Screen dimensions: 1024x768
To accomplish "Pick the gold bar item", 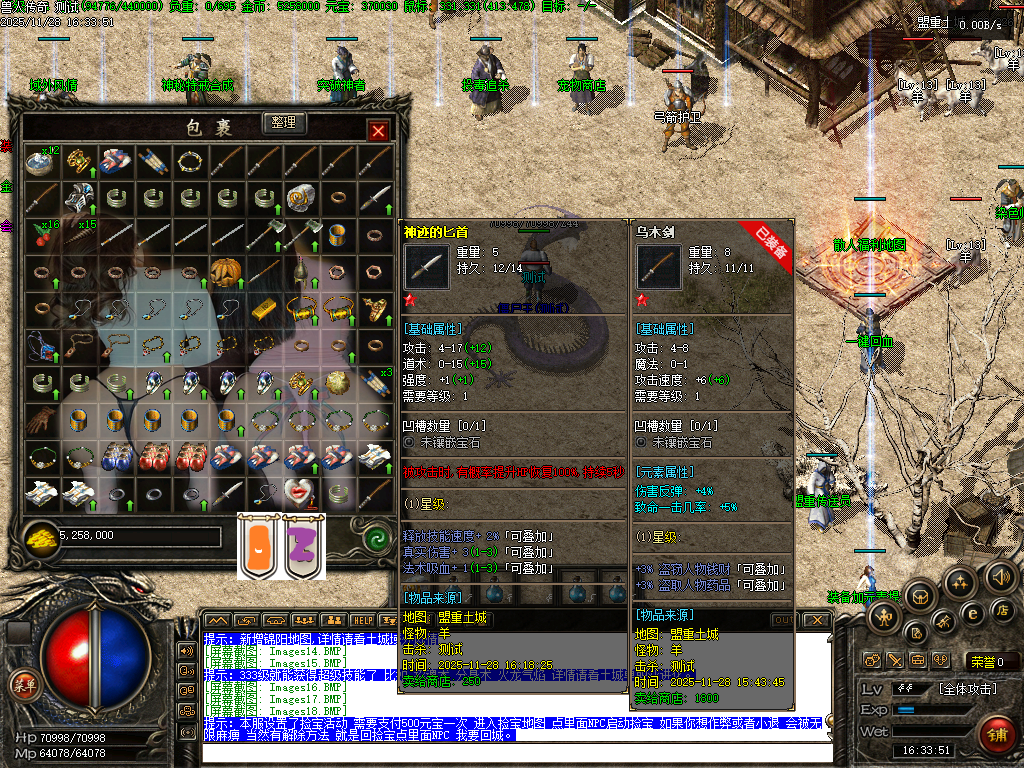I will pyautogui.click(x=263, y=309).
